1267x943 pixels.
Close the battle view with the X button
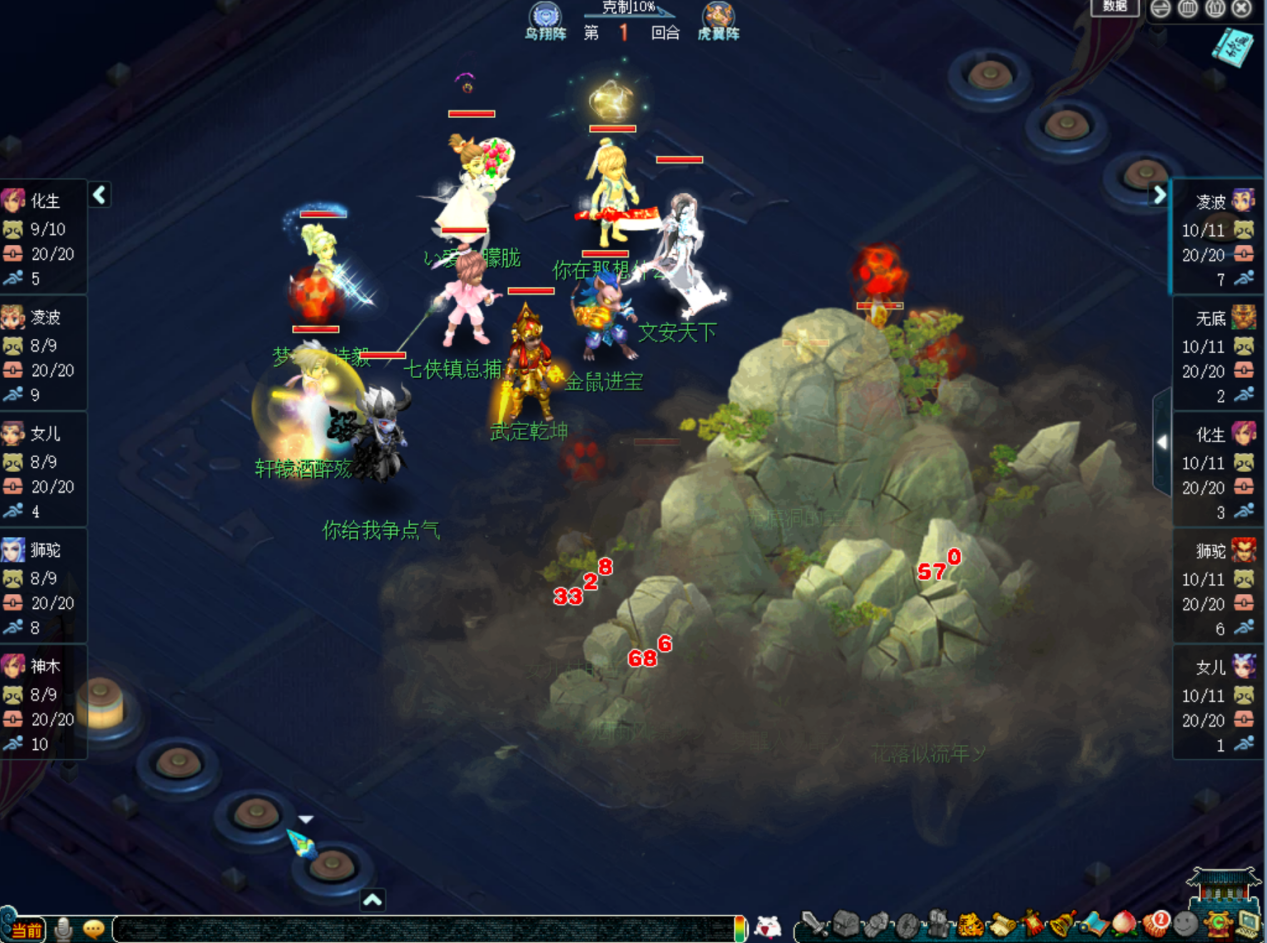pos(1241,9)
